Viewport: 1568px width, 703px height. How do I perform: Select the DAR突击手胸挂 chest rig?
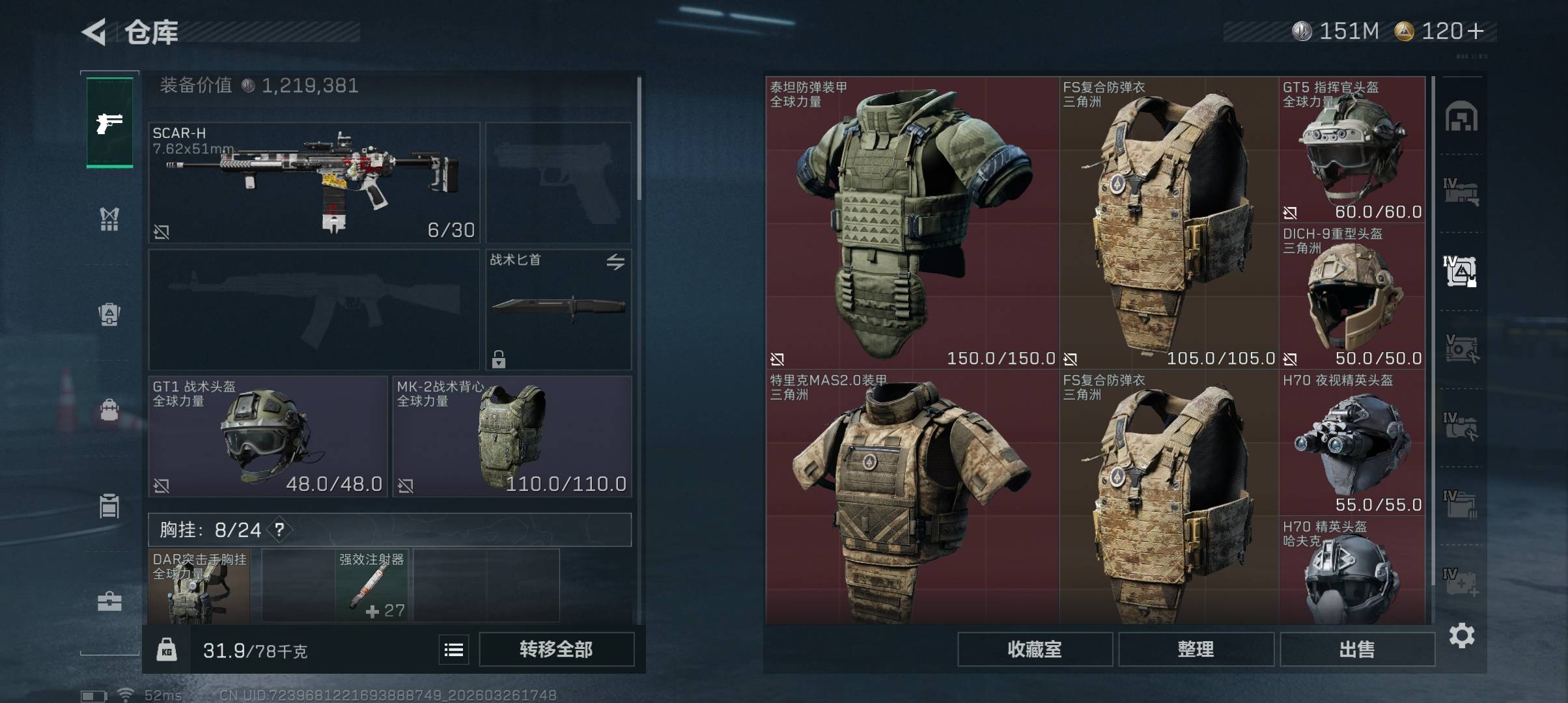tap(199, 586)
